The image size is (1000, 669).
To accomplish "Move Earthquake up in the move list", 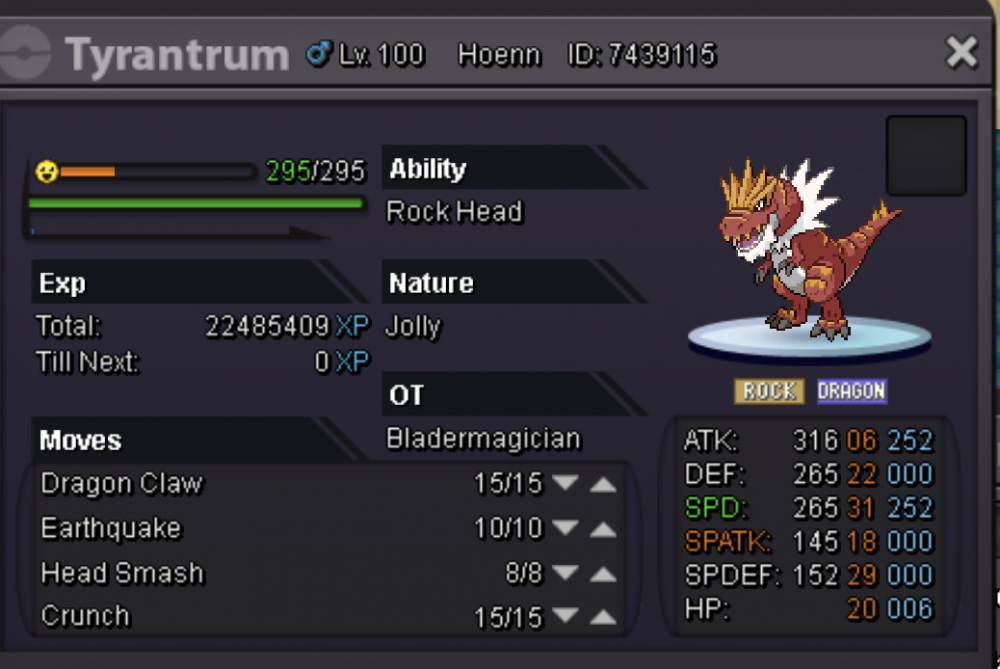I will point(602,529).
